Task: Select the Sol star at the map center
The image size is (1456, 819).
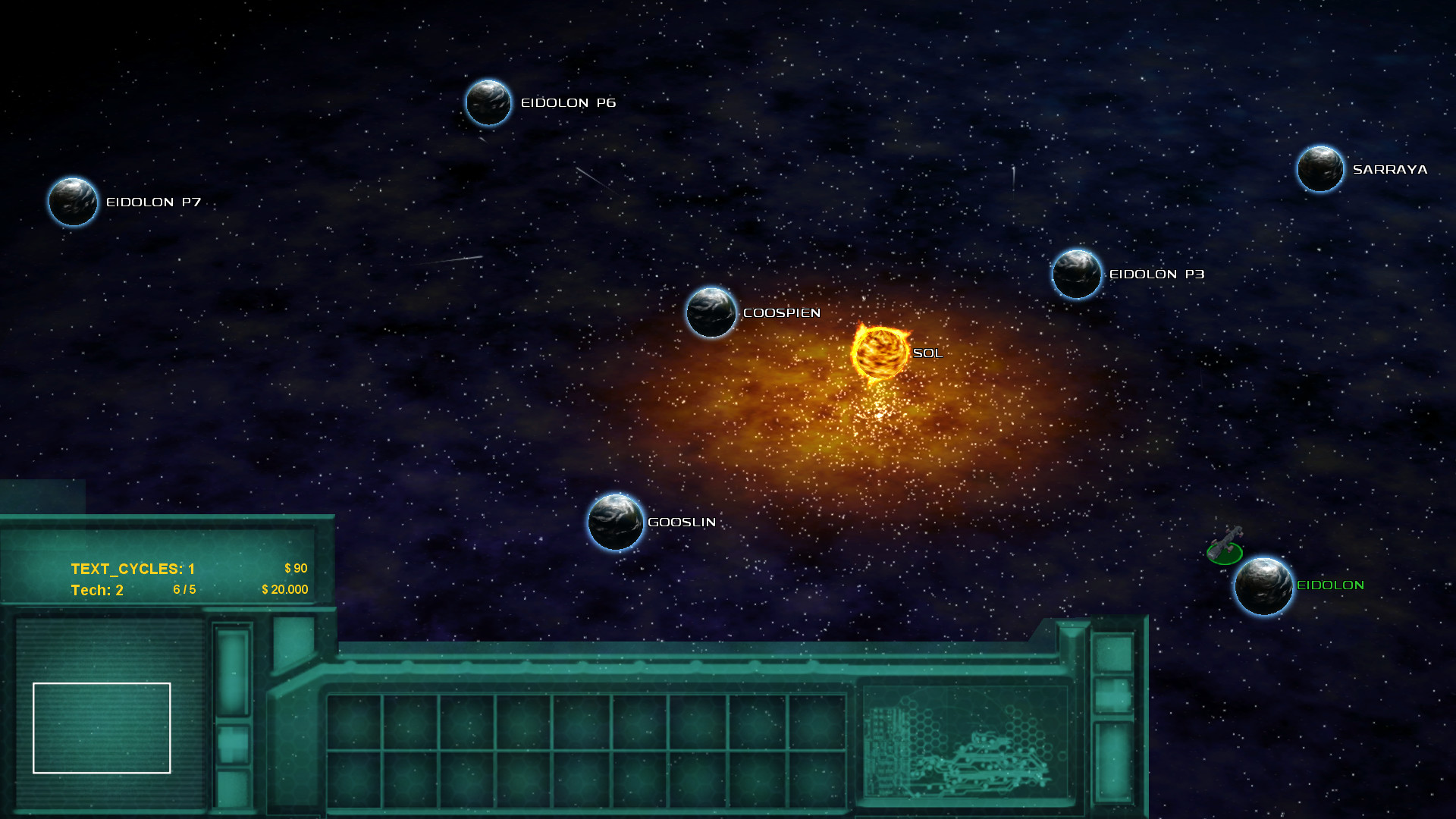Action: point(880,353)
